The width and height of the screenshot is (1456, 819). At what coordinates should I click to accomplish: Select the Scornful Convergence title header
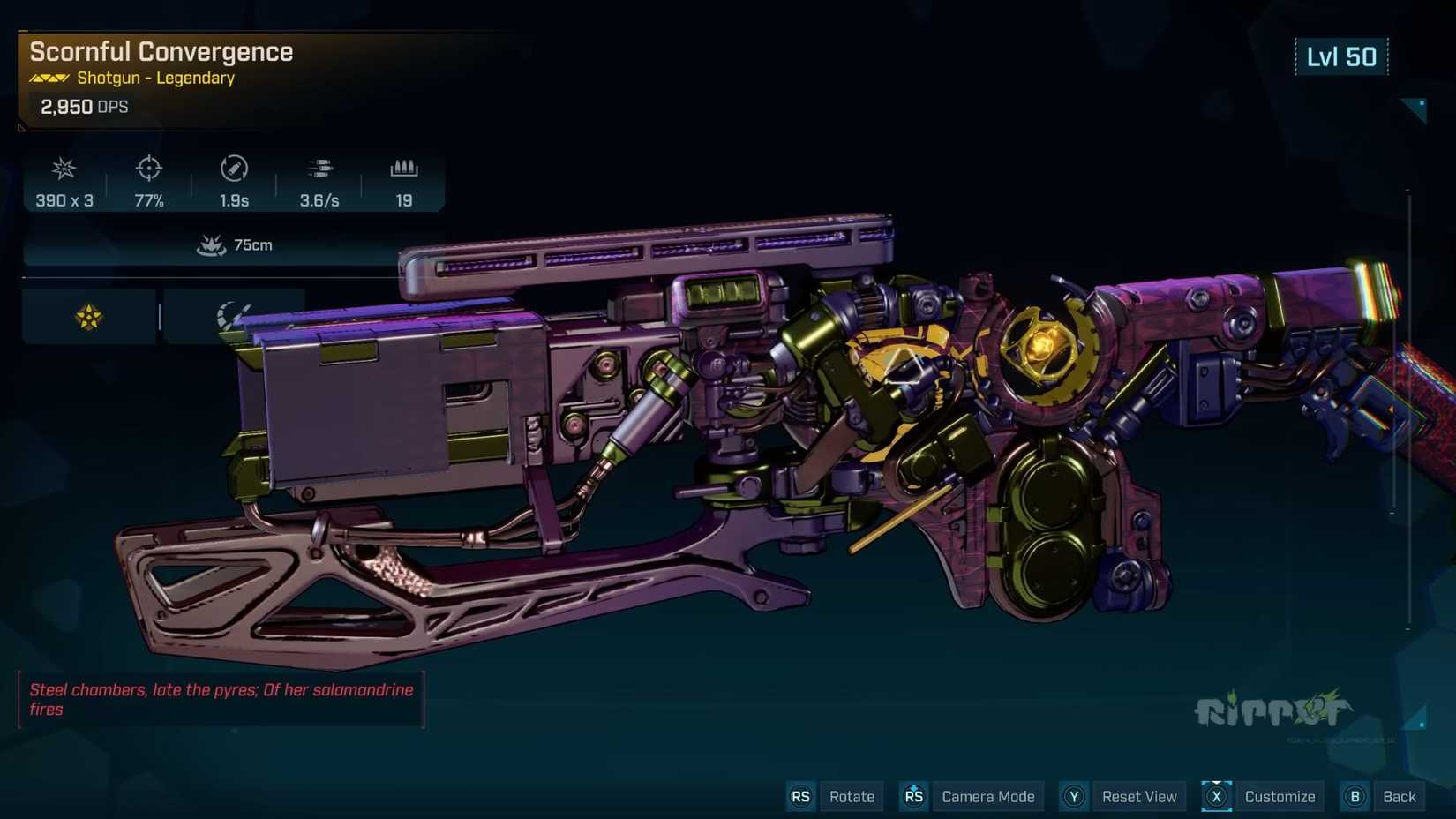pyautogui.click(x=161, y=52)
